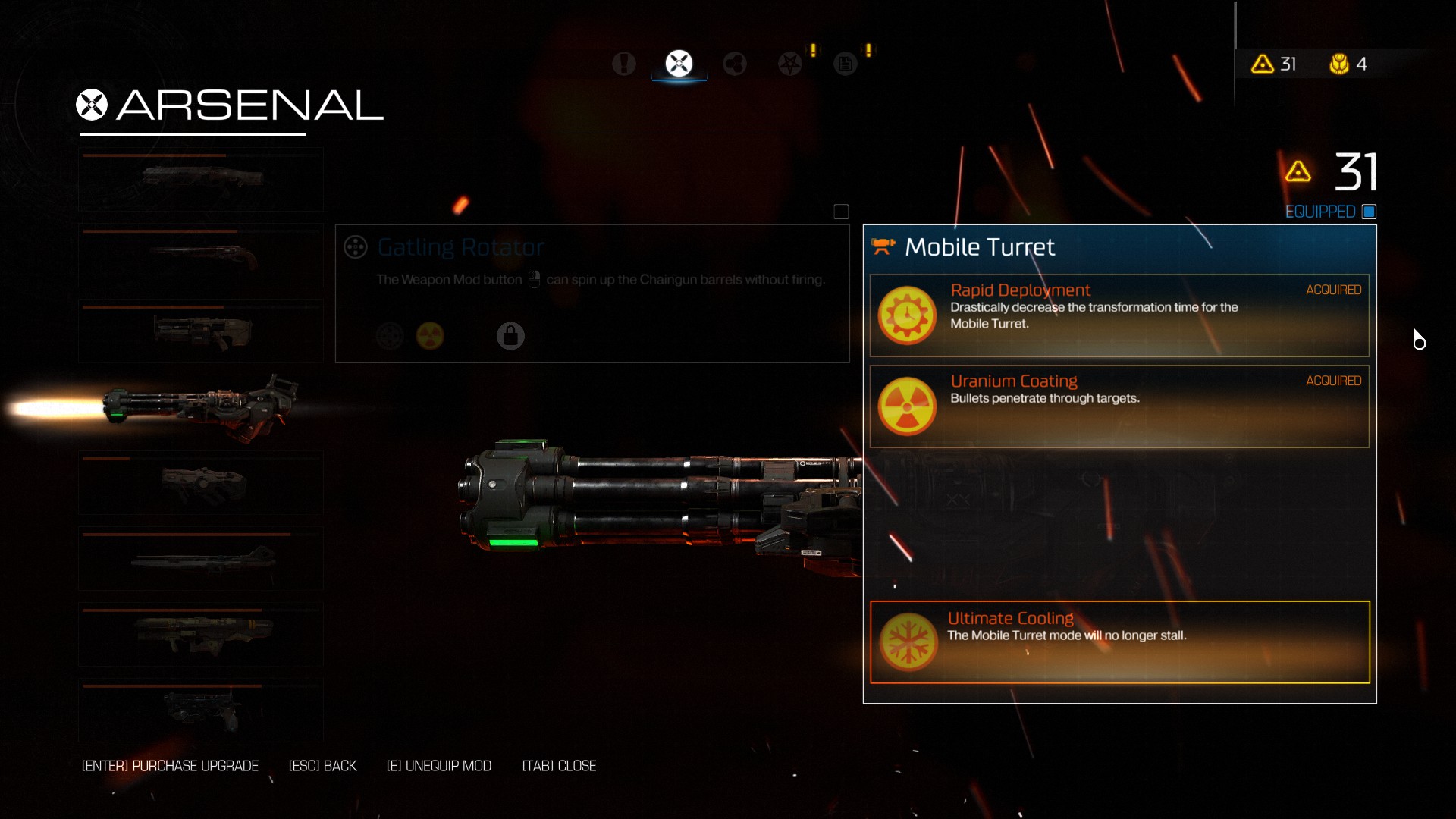Image resolution: width=1456 pixels, height=819 pixels.
Task: Select the Rocket Launcher weapon slot
Action: (201, 635)
